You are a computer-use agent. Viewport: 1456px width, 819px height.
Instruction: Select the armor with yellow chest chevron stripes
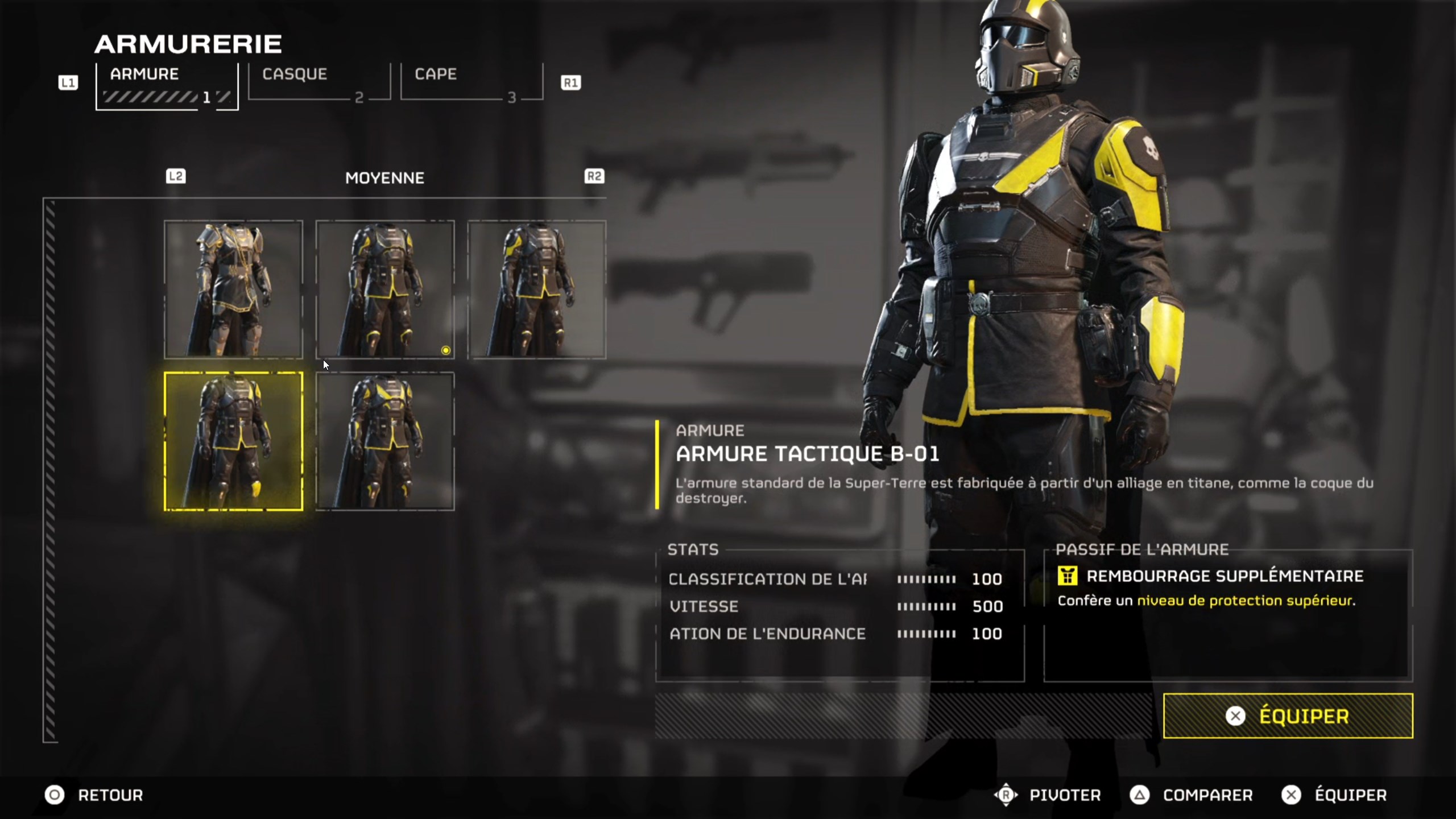(385, 441)
